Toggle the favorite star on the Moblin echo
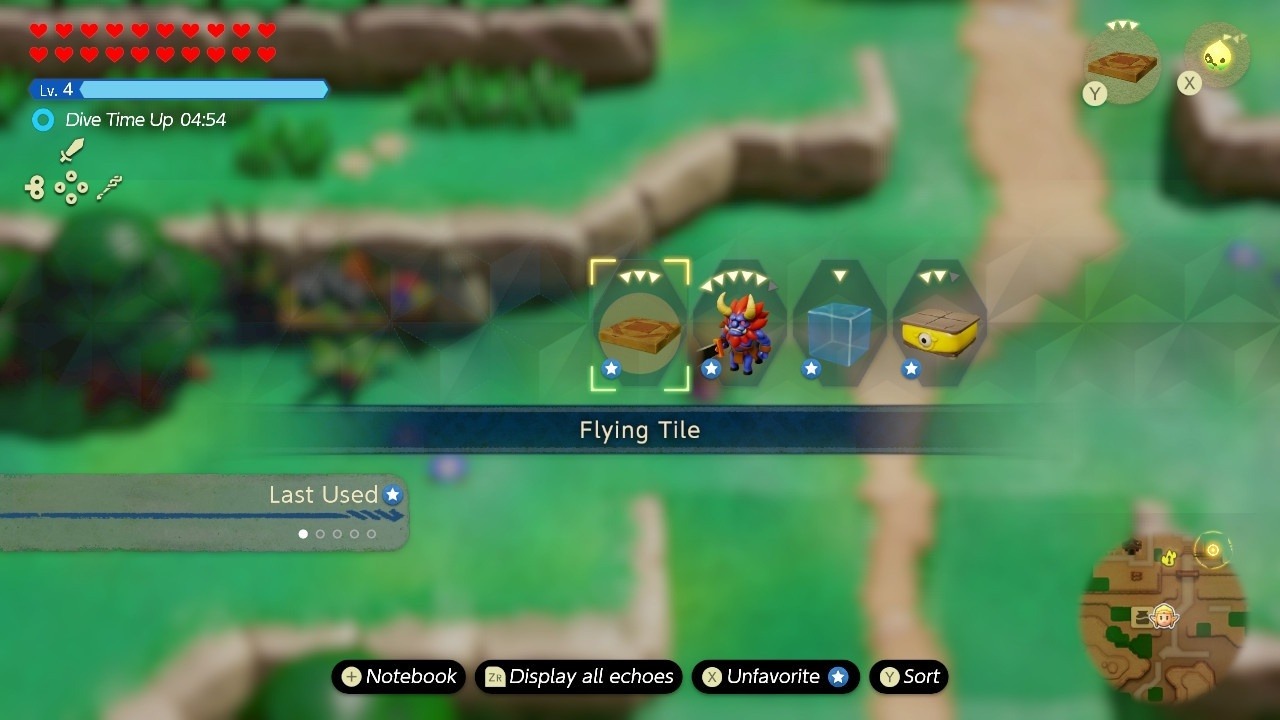This screenshot has height=720, width=1280. pos(711,368)
